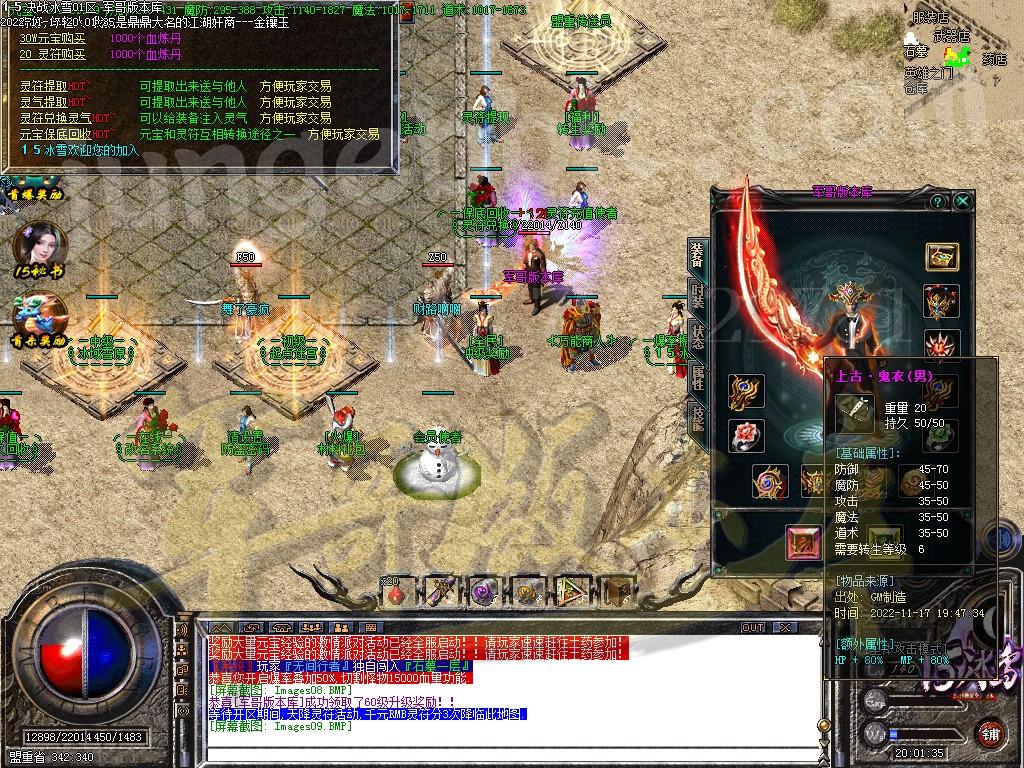Open the help button on character panel
The width and height of the screenshot is (1024, 768).
coord(937,201)
